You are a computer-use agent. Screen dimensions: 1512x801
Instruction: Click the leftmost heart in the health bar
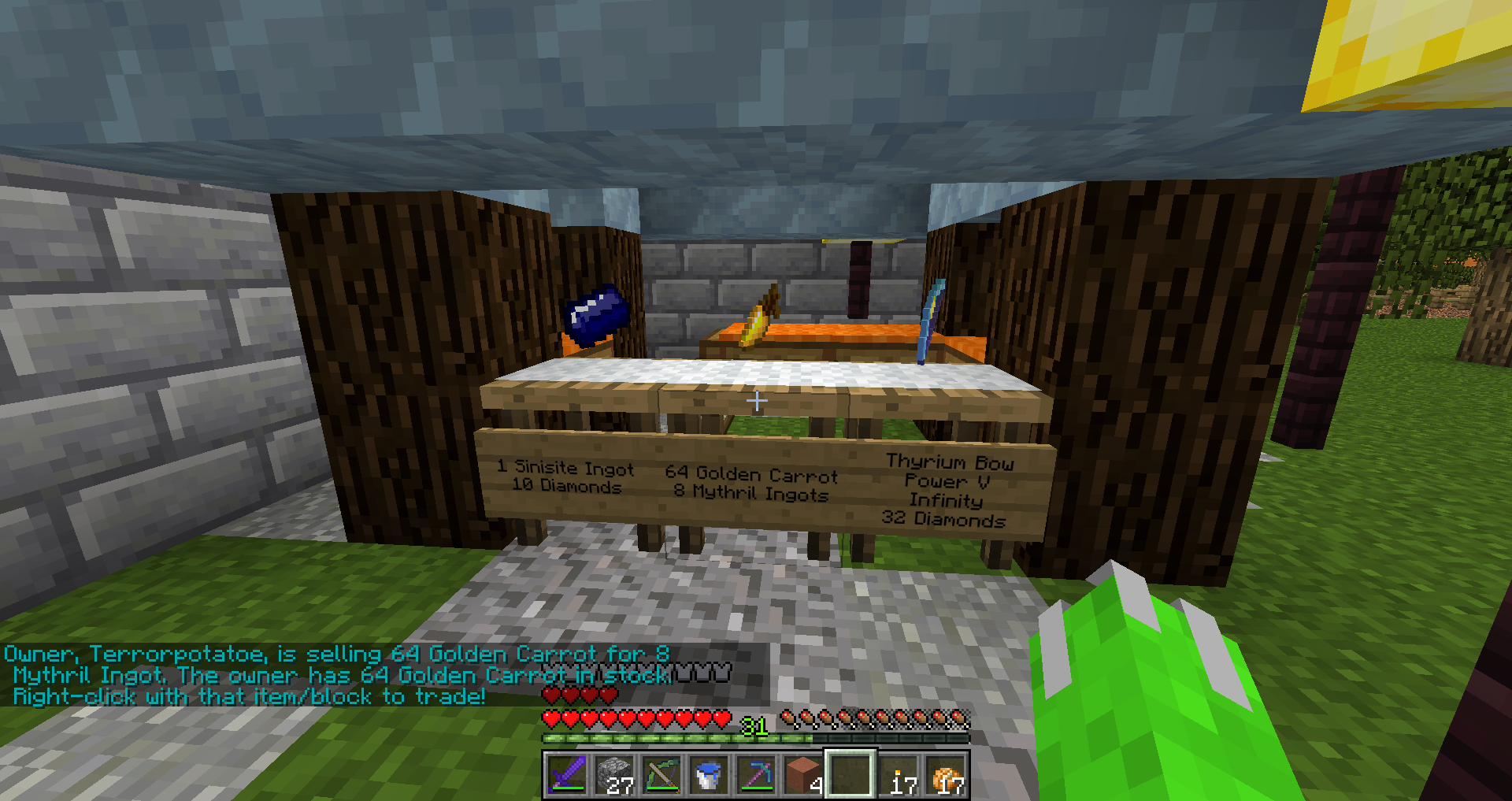[549, 718]
